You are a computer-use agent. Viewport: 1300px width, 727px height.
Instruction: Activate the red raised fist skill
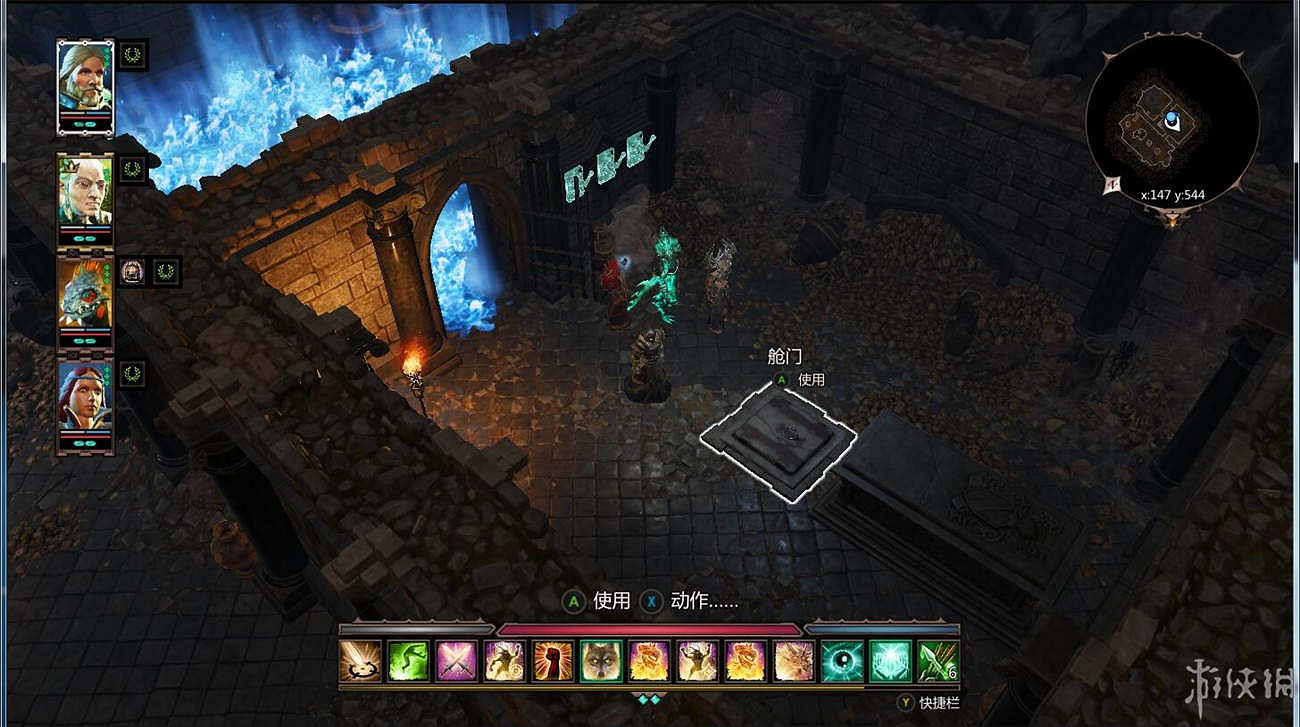pyautogui.click(x=553, y=661)
